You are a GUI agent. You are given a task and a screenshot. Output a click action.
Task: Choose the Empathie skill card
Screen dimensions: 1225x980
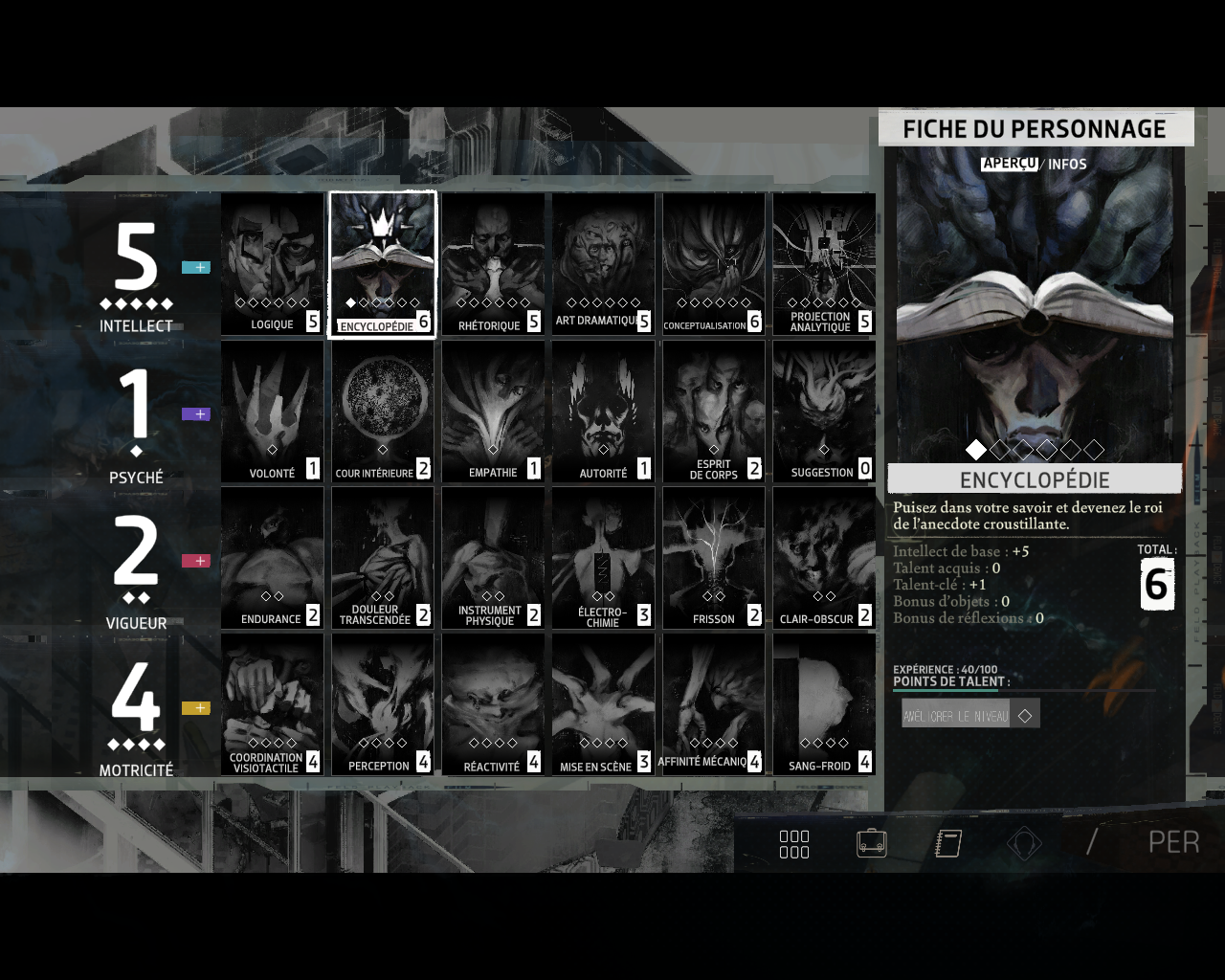493,412
